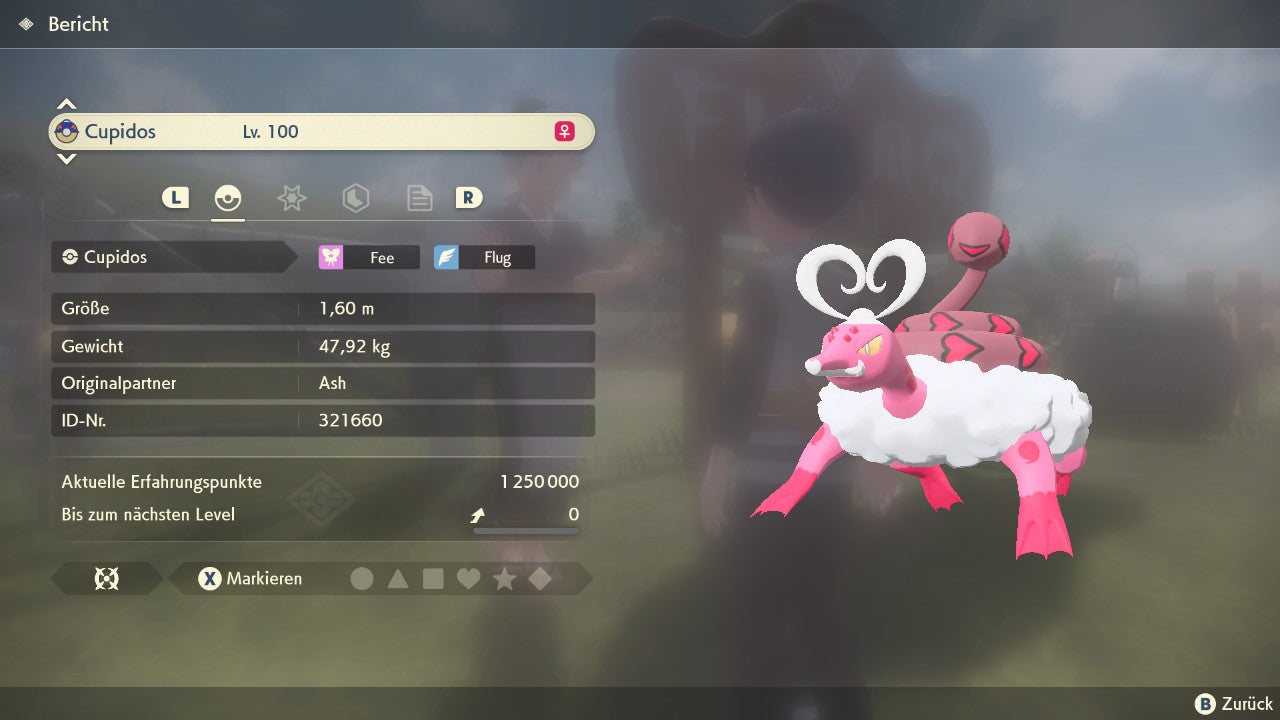This screenshot has height=720, width=1280.
Task: Toggle the triangle marking
Action: 398,578
